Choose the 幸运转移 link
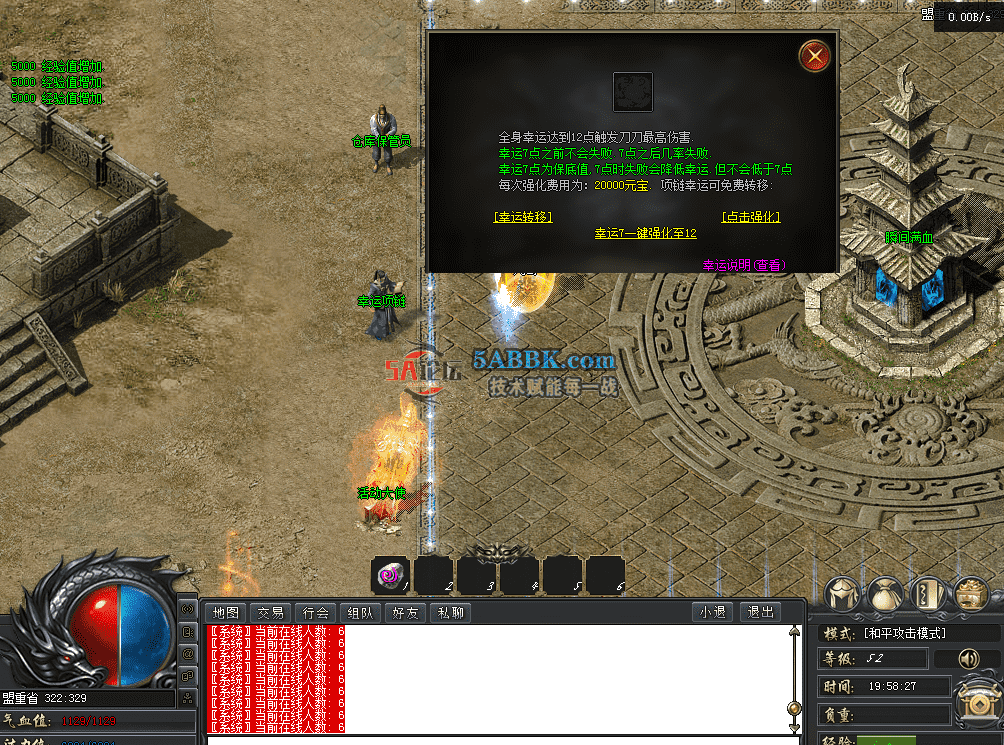Viewport: 1004px width, 745px height. [x=523, y=216]
